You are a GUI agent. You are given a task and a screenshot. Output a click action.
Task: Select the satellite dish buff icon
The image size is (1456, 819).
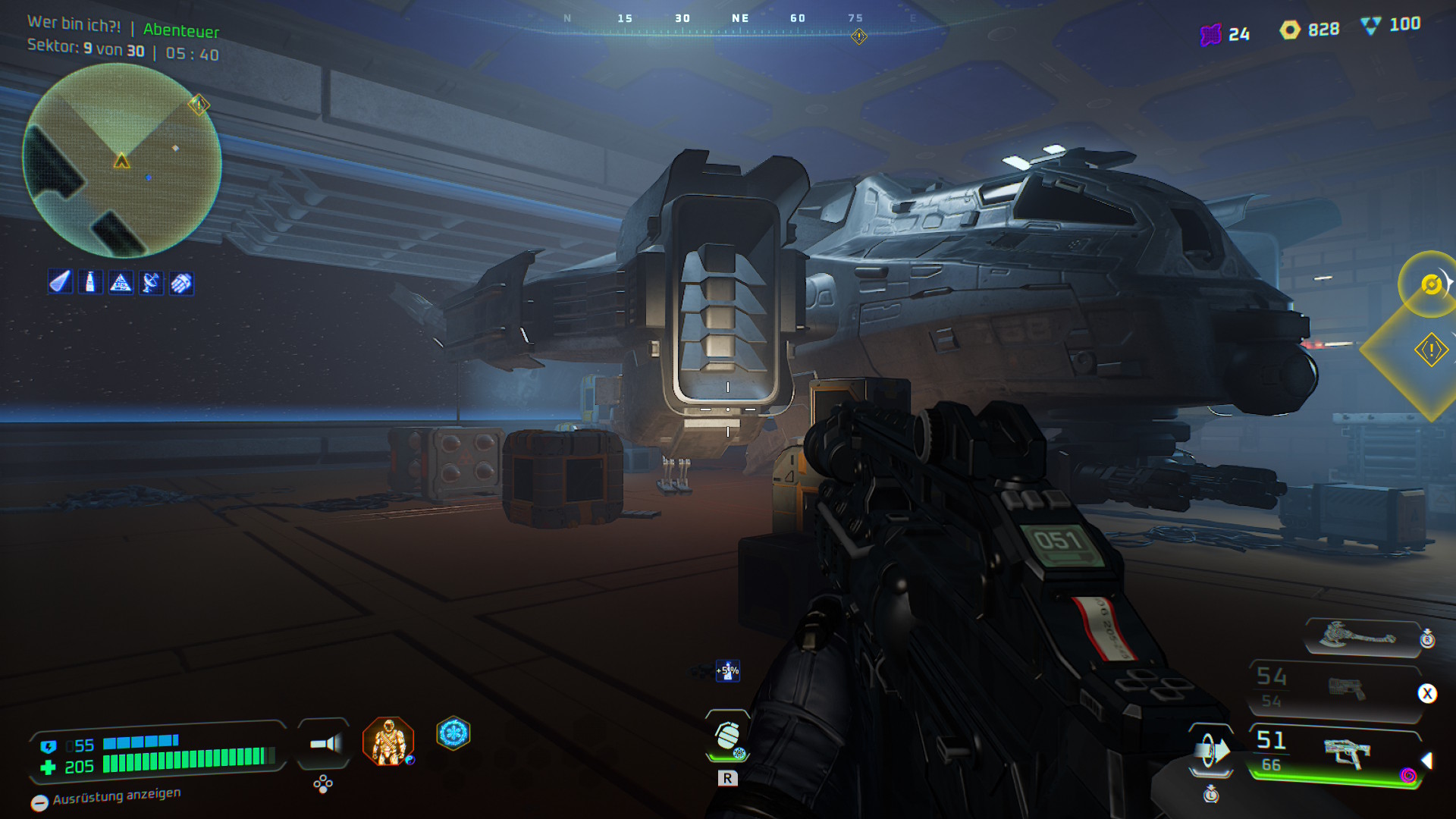[x=151, y=283]
